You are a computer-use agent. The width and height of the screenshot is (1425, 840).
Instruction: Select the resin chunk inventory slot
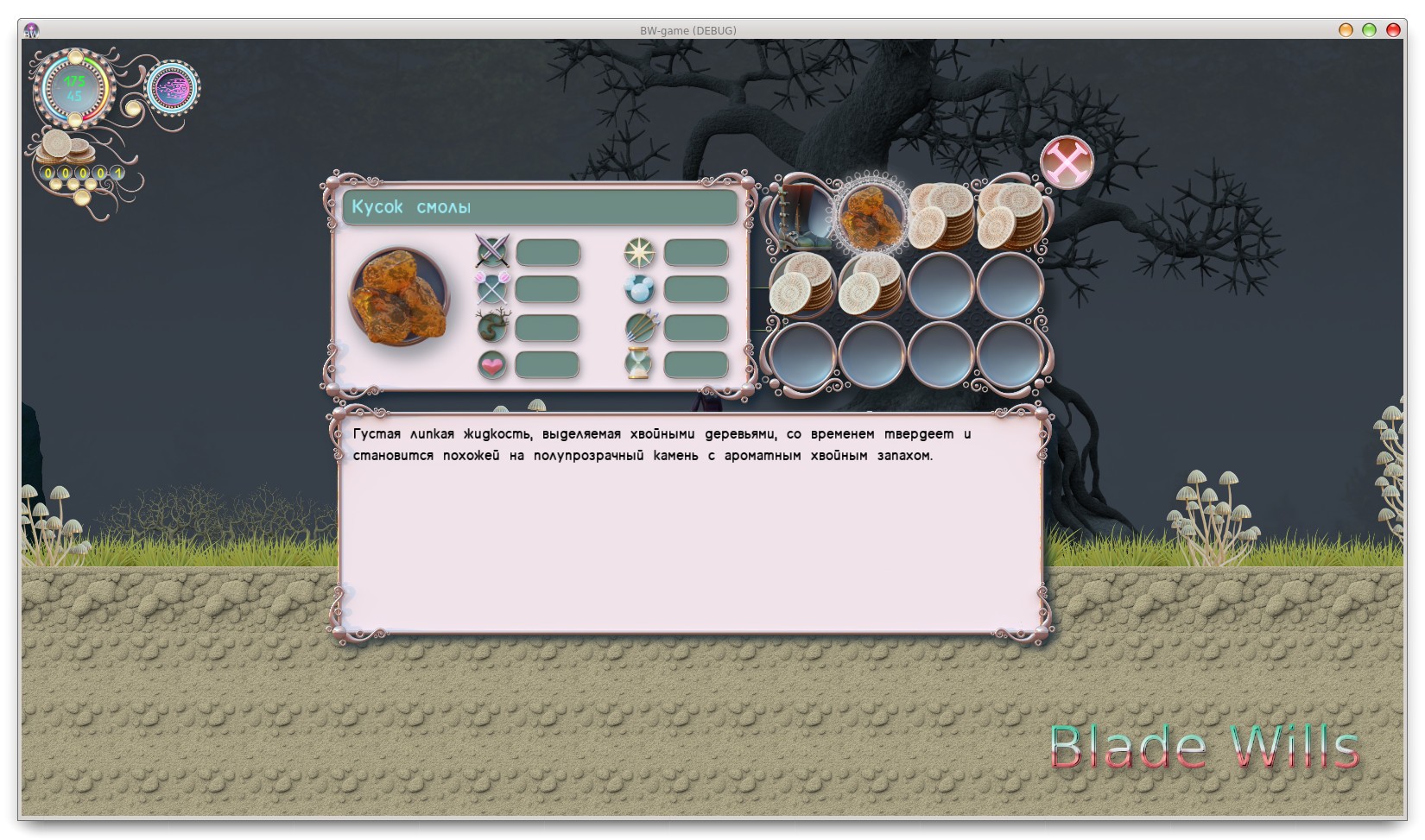871,214
